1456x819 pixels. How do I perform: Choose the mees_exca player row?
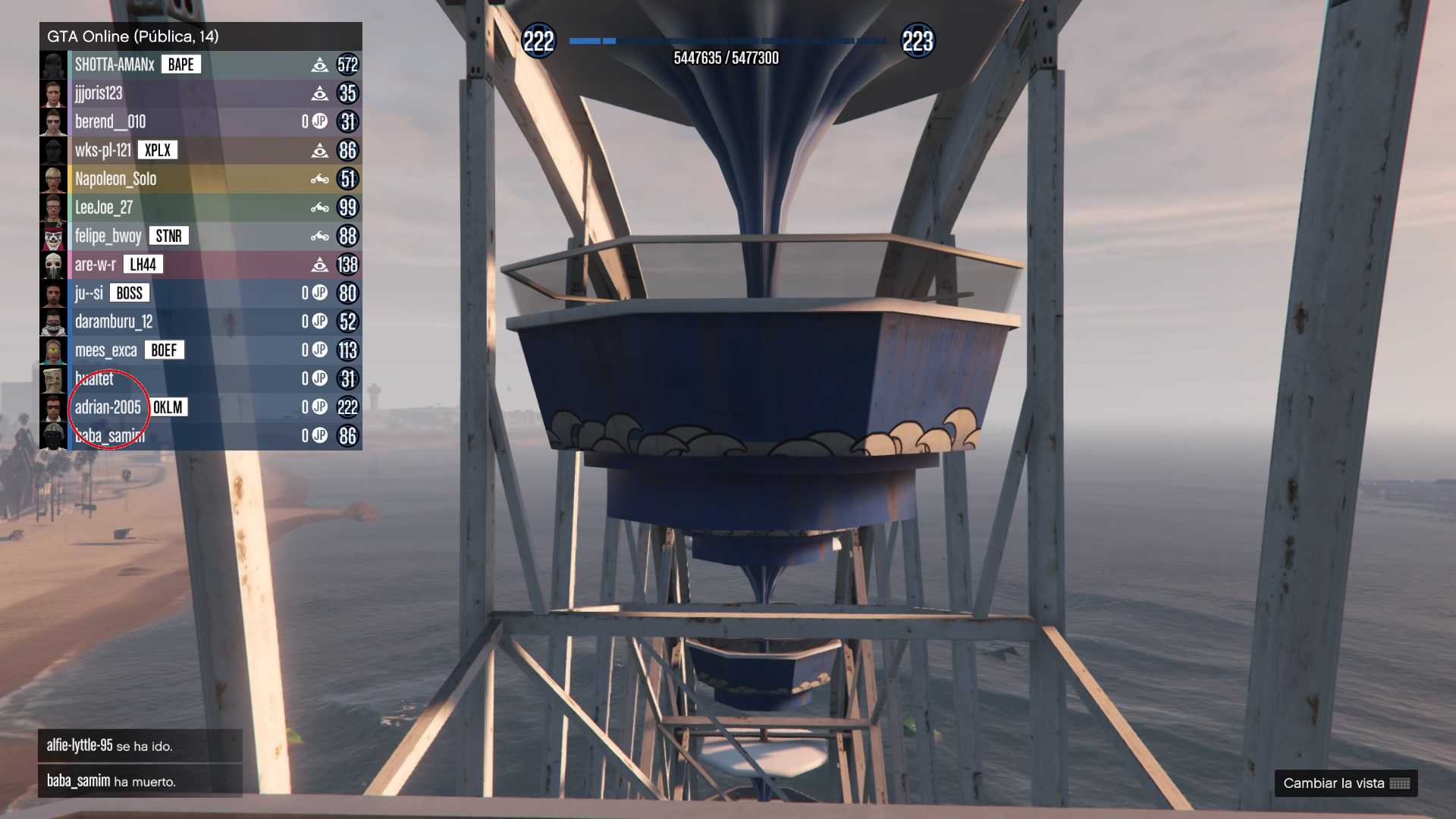point(106,350)
